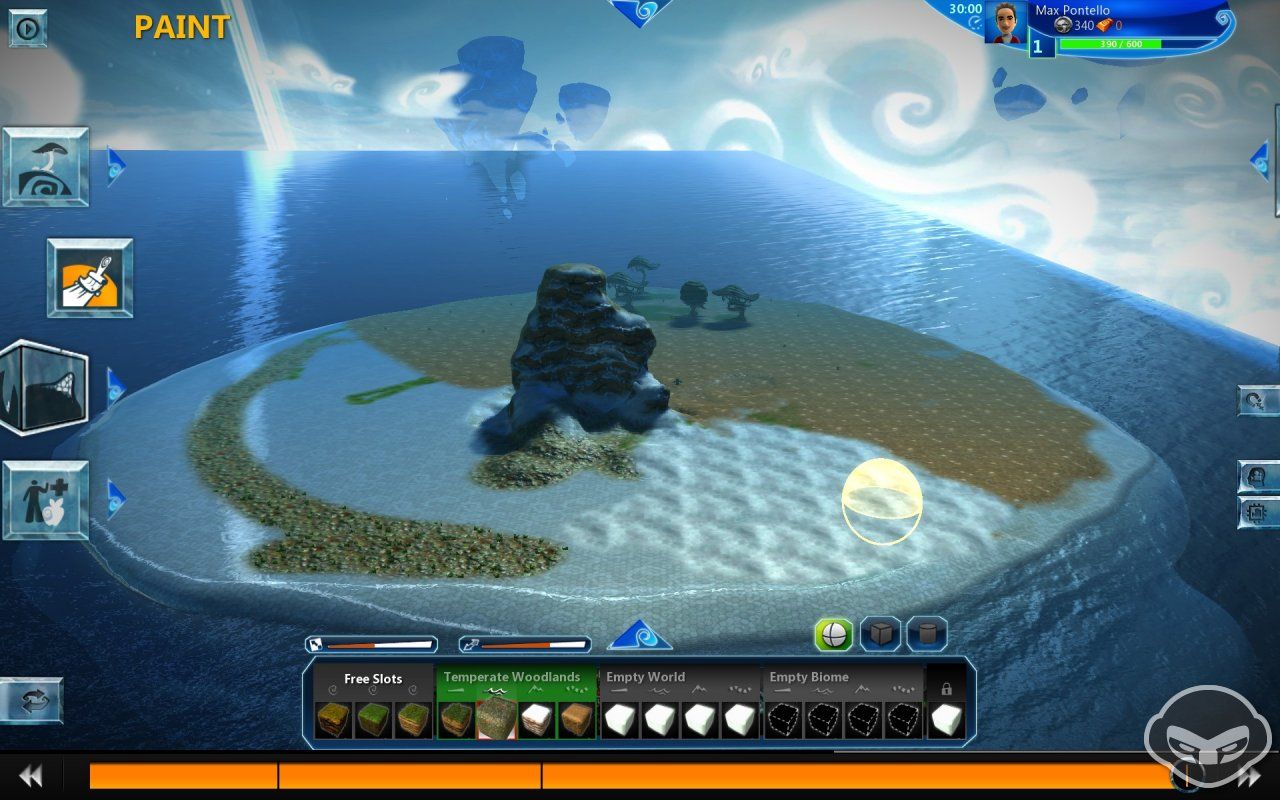Select the cube brush shape icon
The height and width of the screenshot is (800, 1280).
click(879, 634)
